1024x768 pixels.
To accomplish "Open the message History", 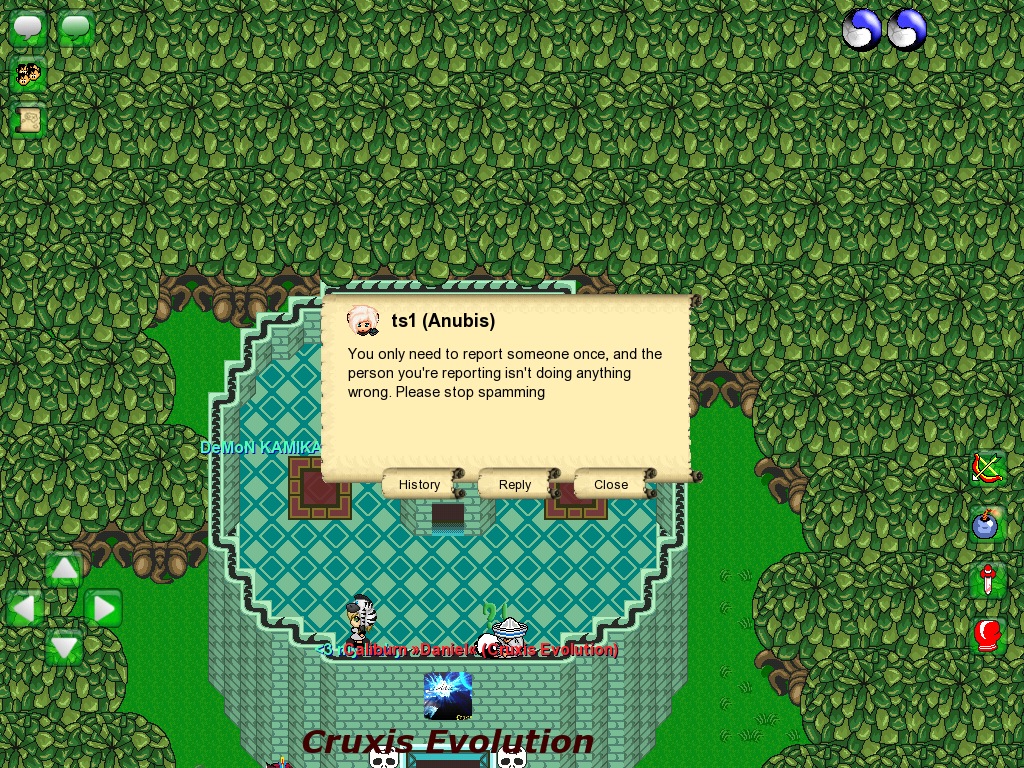I will click(x=419, y=484).
